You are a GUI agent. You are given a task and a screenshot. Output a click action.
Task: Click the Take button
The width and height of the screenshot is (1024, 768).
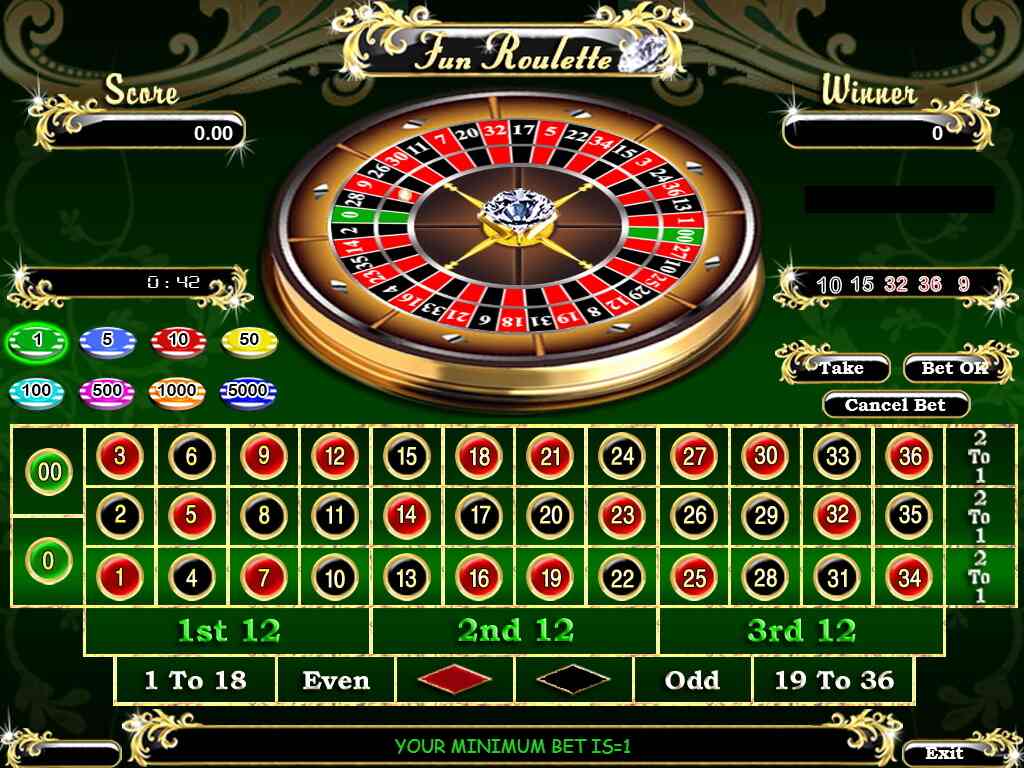[x=841, y=368]
